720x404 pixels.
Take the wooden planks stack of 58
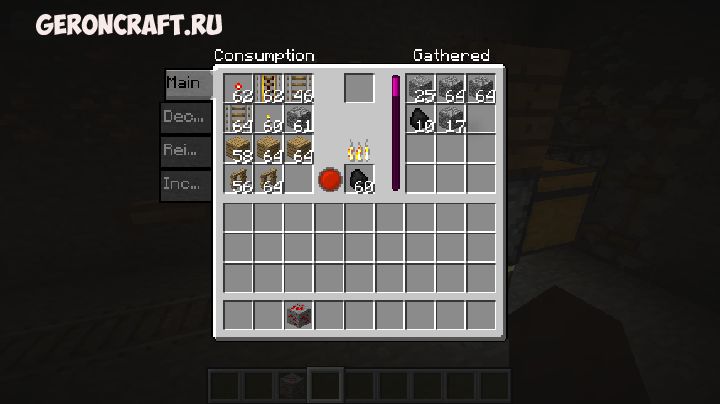(239, 150)
